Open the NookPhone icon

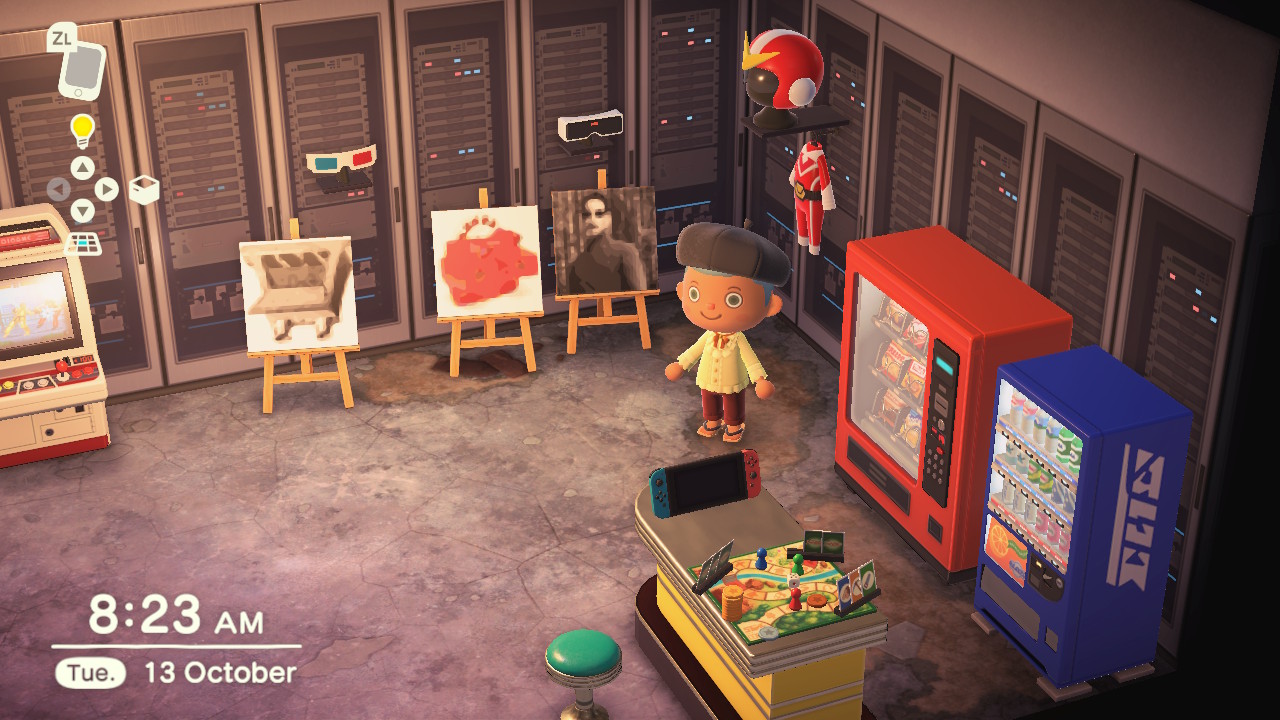coord(80,68)
